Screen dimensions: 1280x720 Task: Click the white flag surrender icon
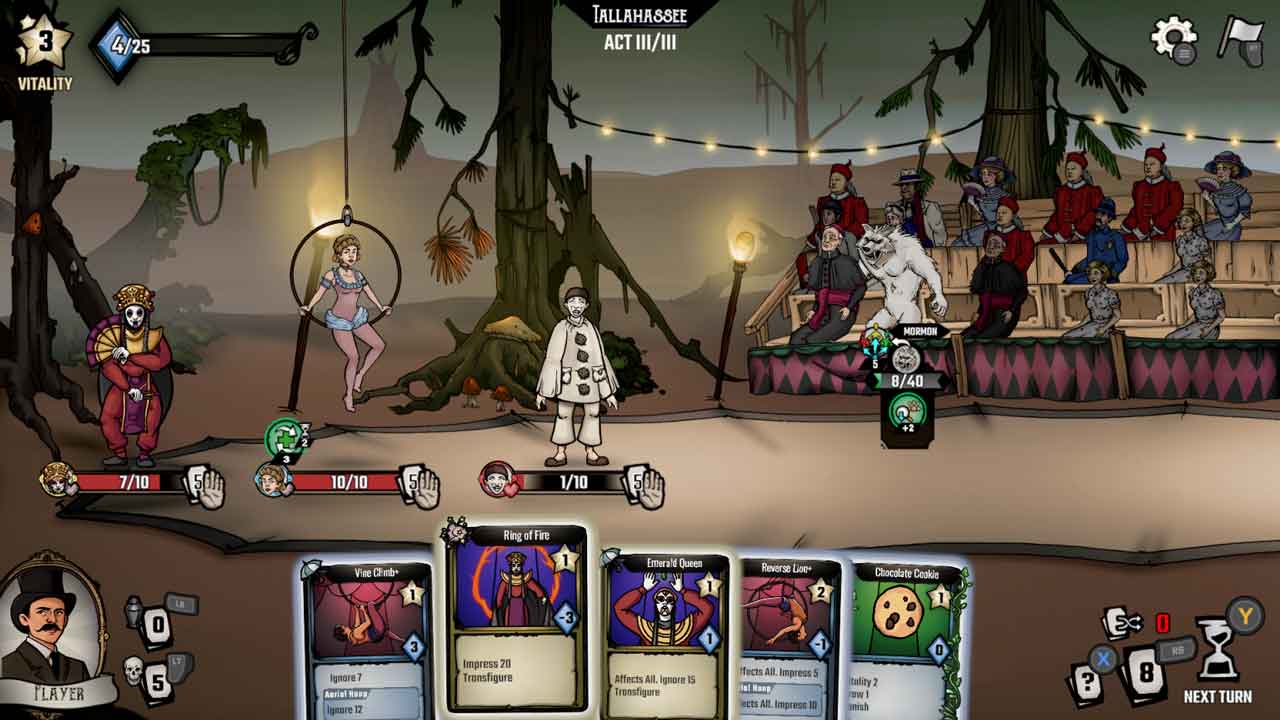point(1240,38)
